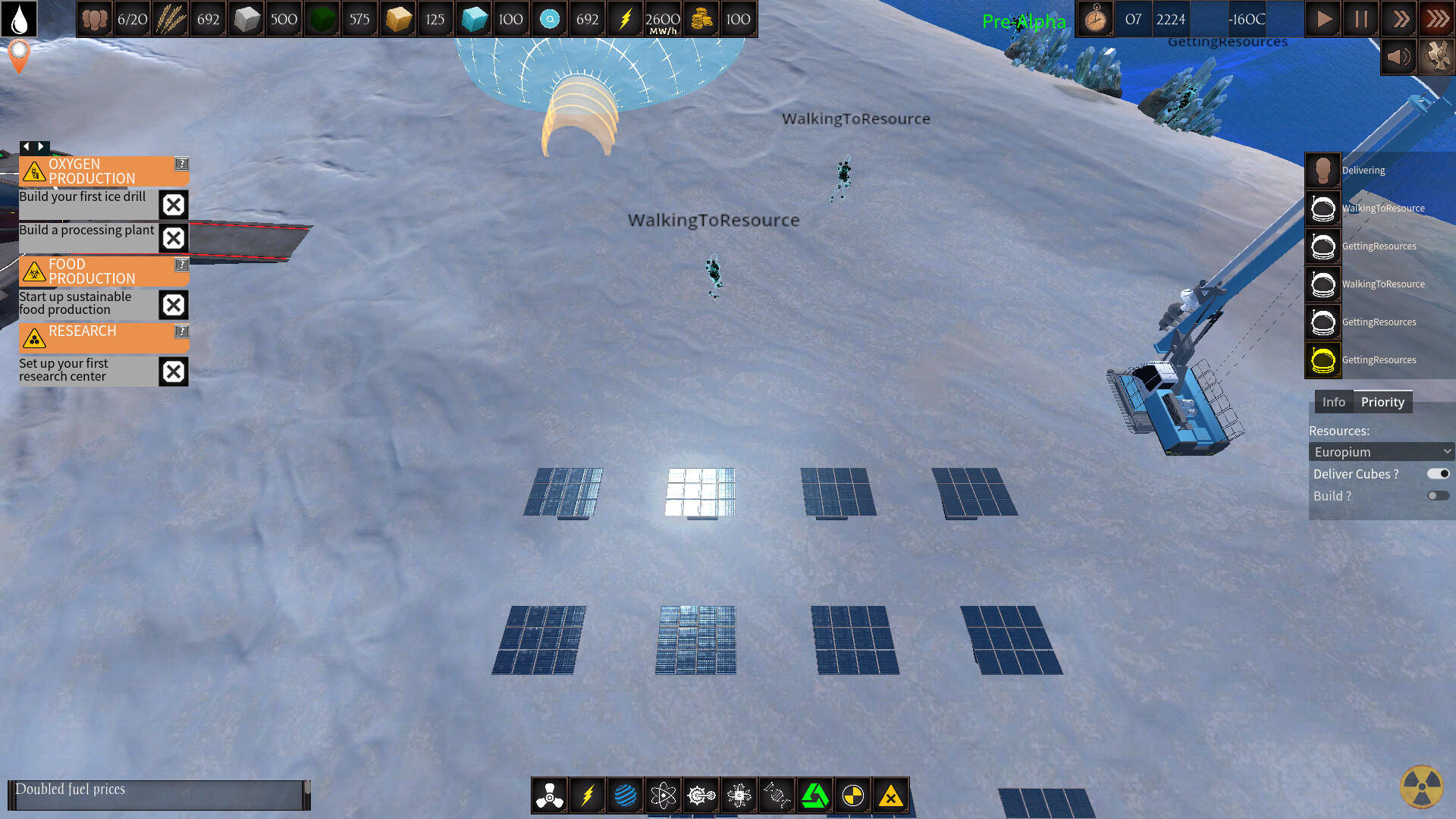Select the green recycling build icon

pyautogui.click(x=815, y=795)
